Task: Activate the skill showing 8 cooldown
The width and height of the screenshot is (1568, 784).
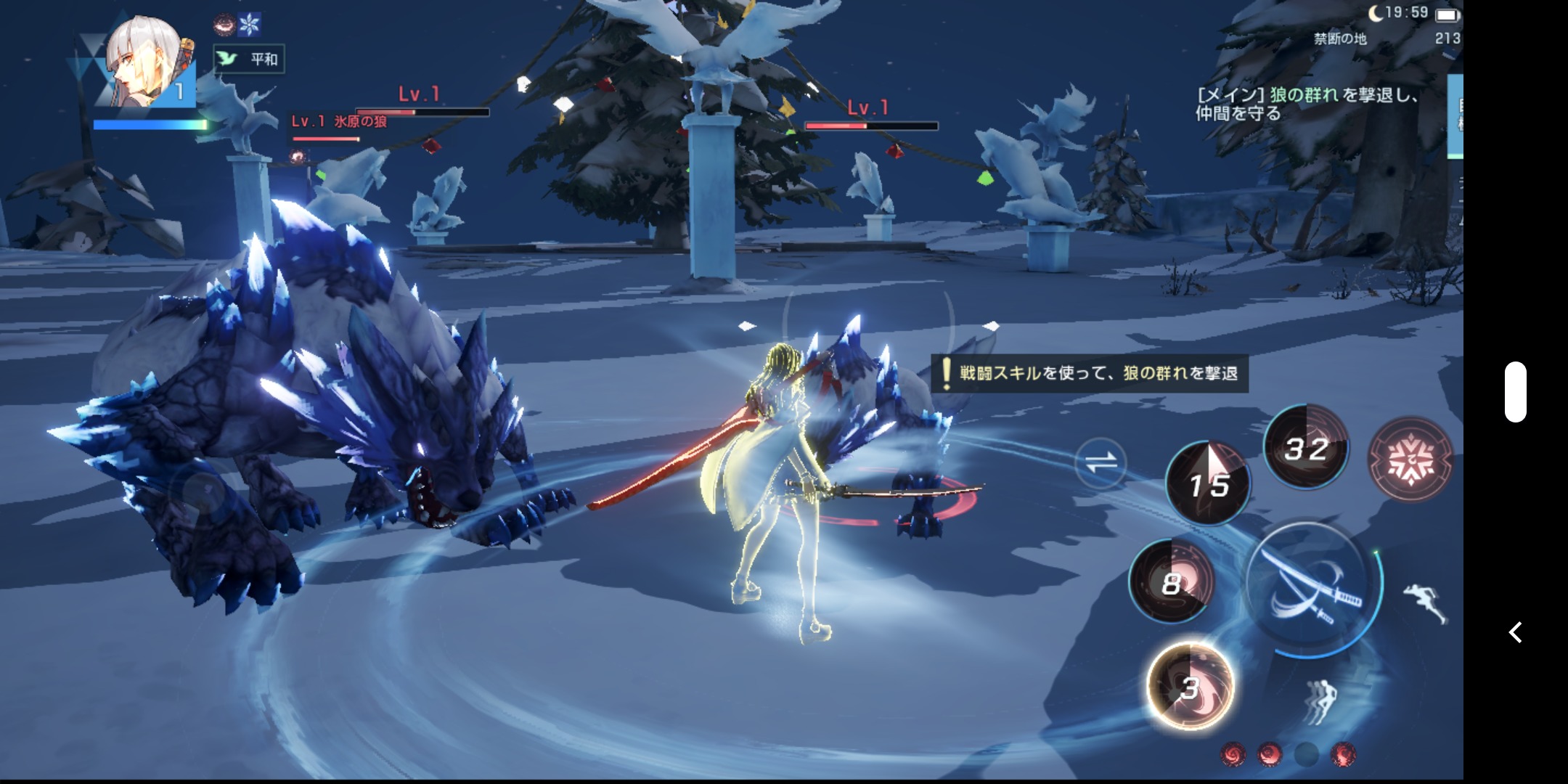Action: [x=1171, y=581]
